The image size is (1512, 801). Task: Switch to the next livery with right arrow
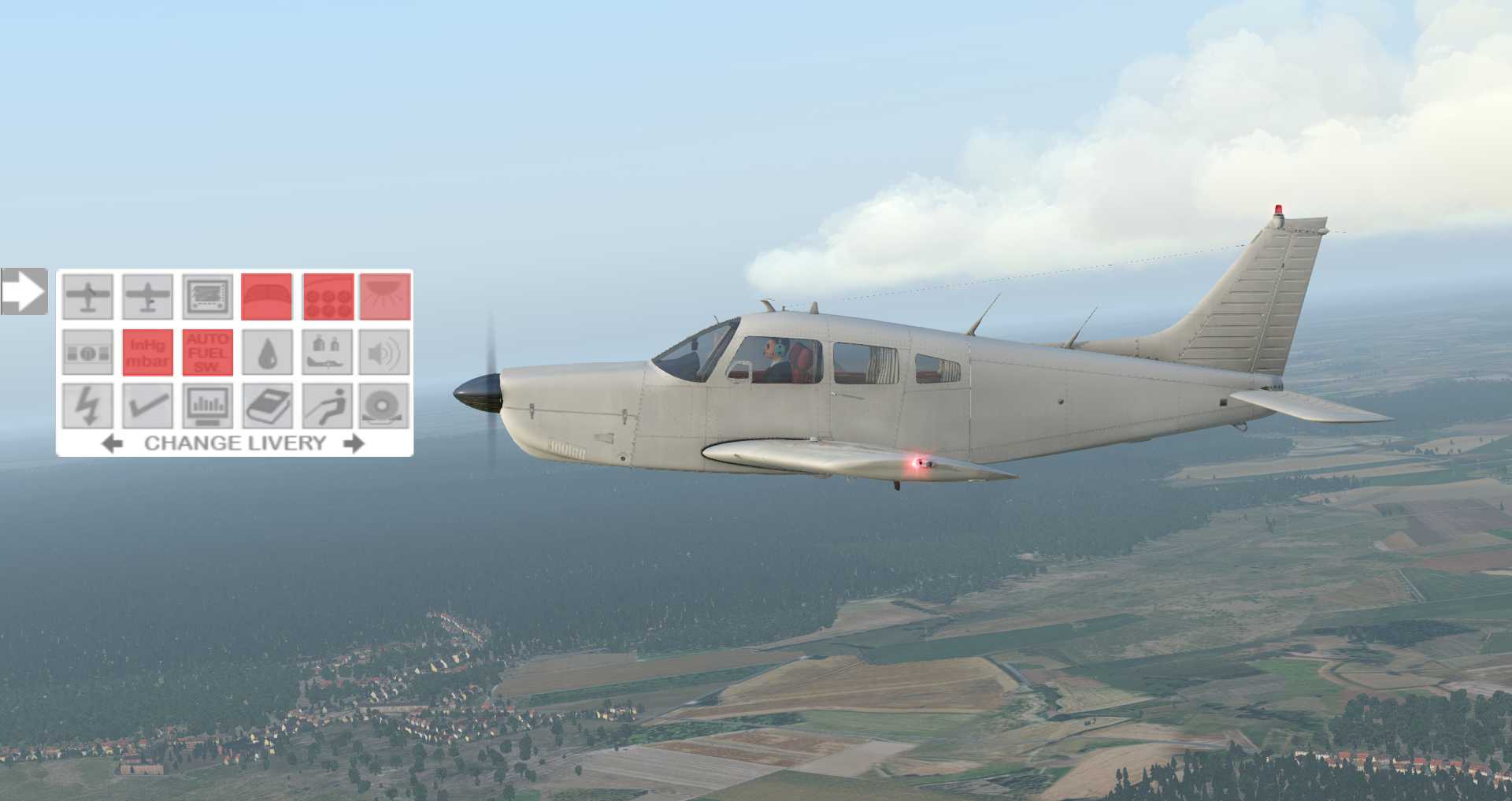coord(354,443)
